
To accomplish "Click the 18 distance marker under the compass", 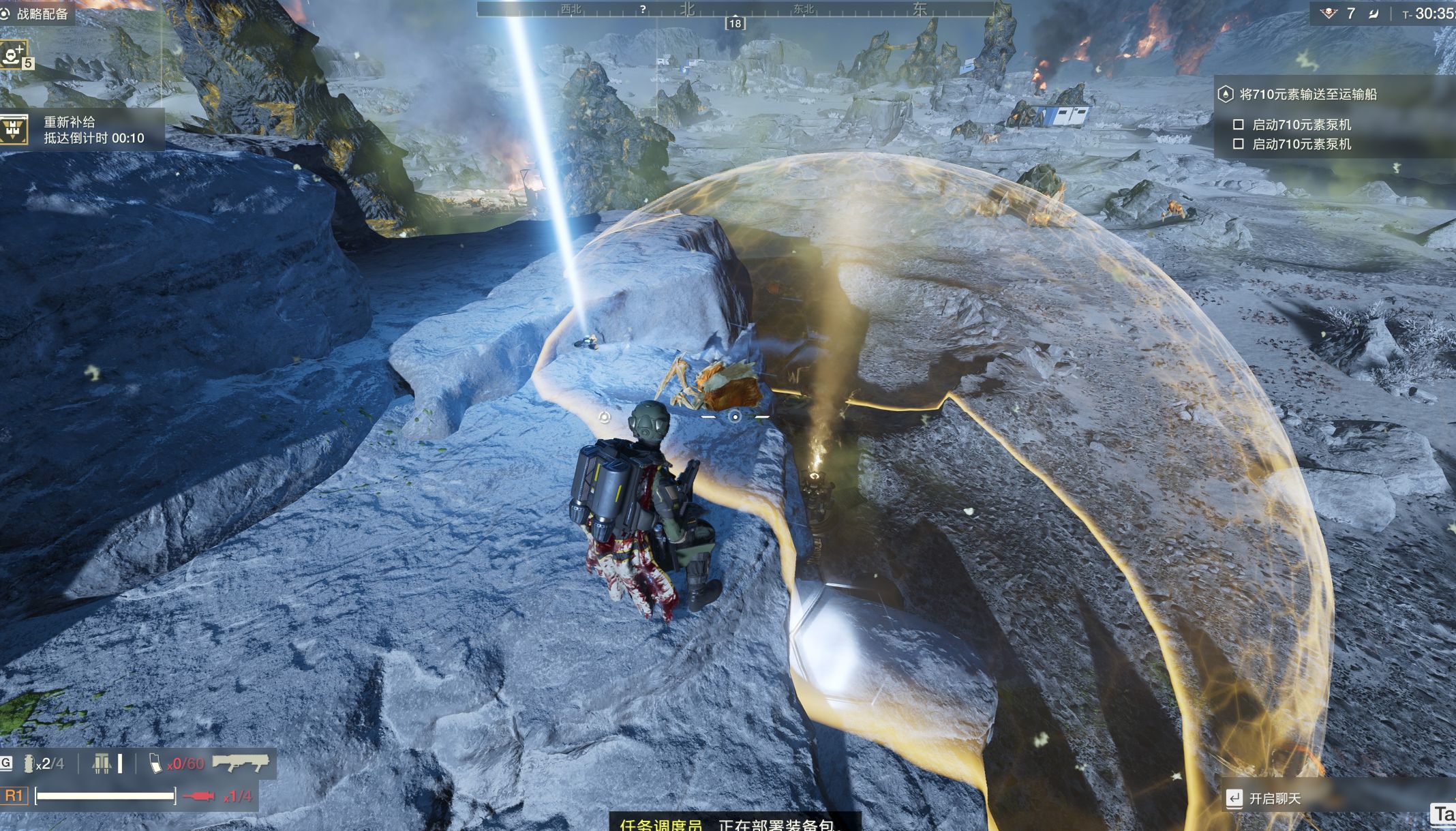I will coord(735,24).
